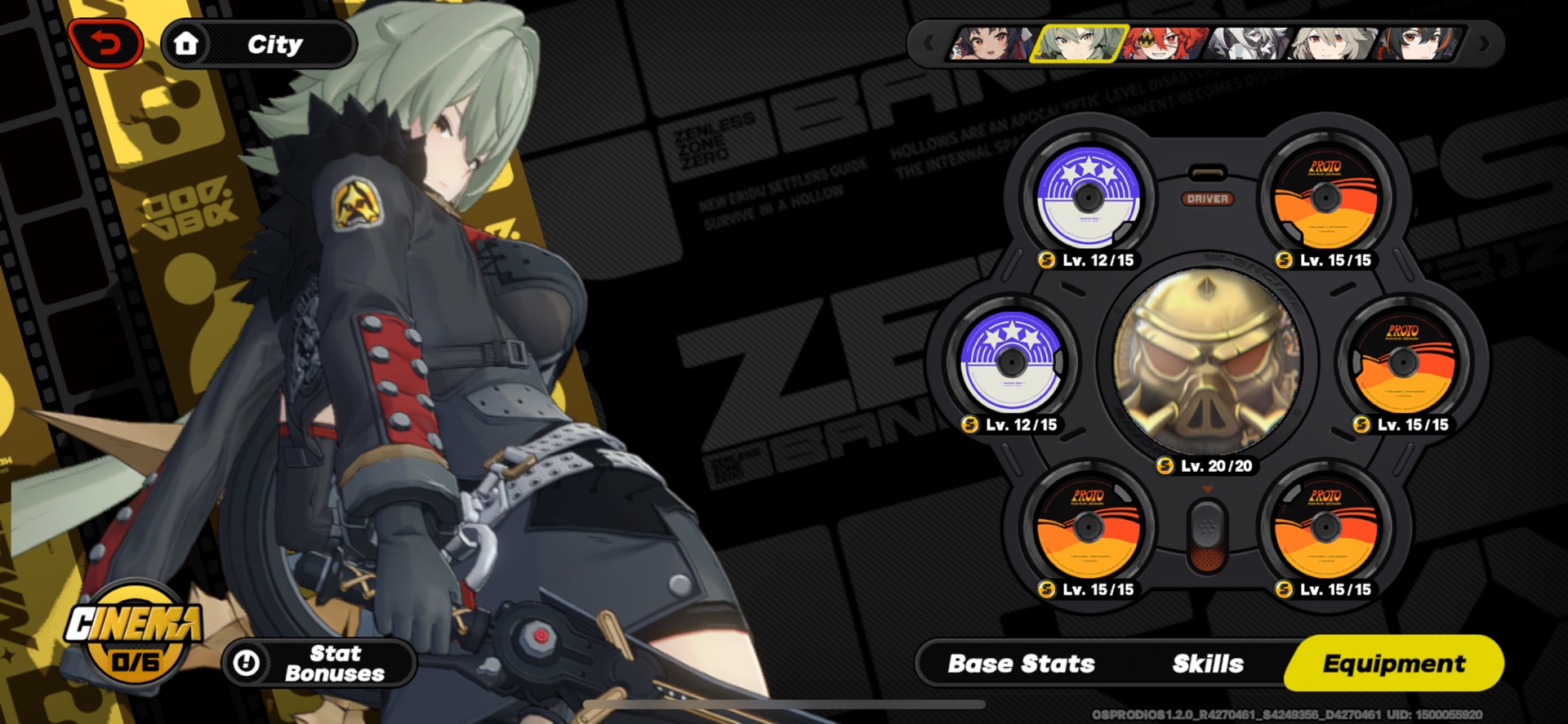The image size is (1568, 724).
Task: Open the Stat Bonuses panel
Action: [x=317, y=663]
